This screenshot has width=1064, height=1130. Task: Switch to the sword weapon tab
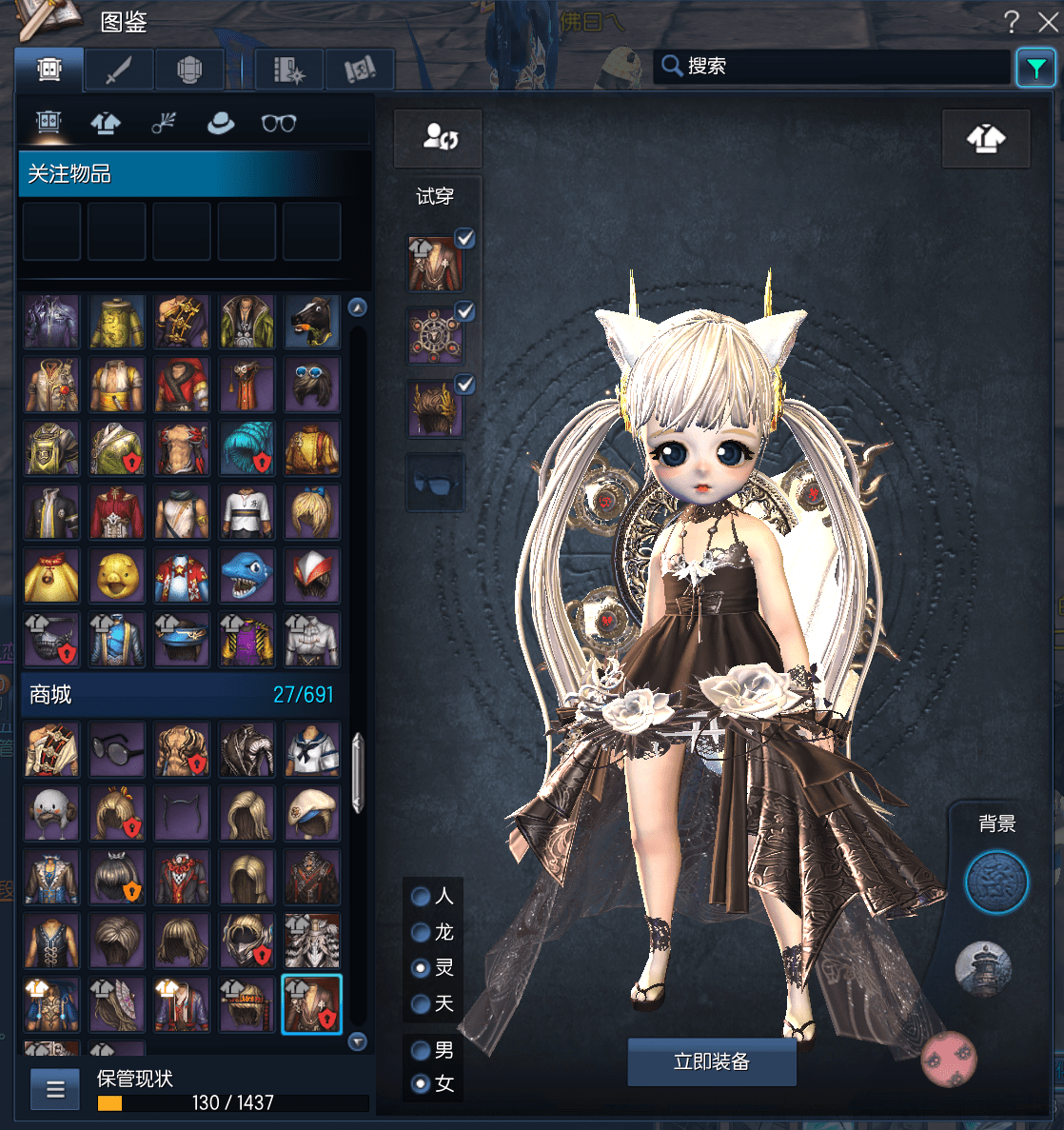pos(118,69)
